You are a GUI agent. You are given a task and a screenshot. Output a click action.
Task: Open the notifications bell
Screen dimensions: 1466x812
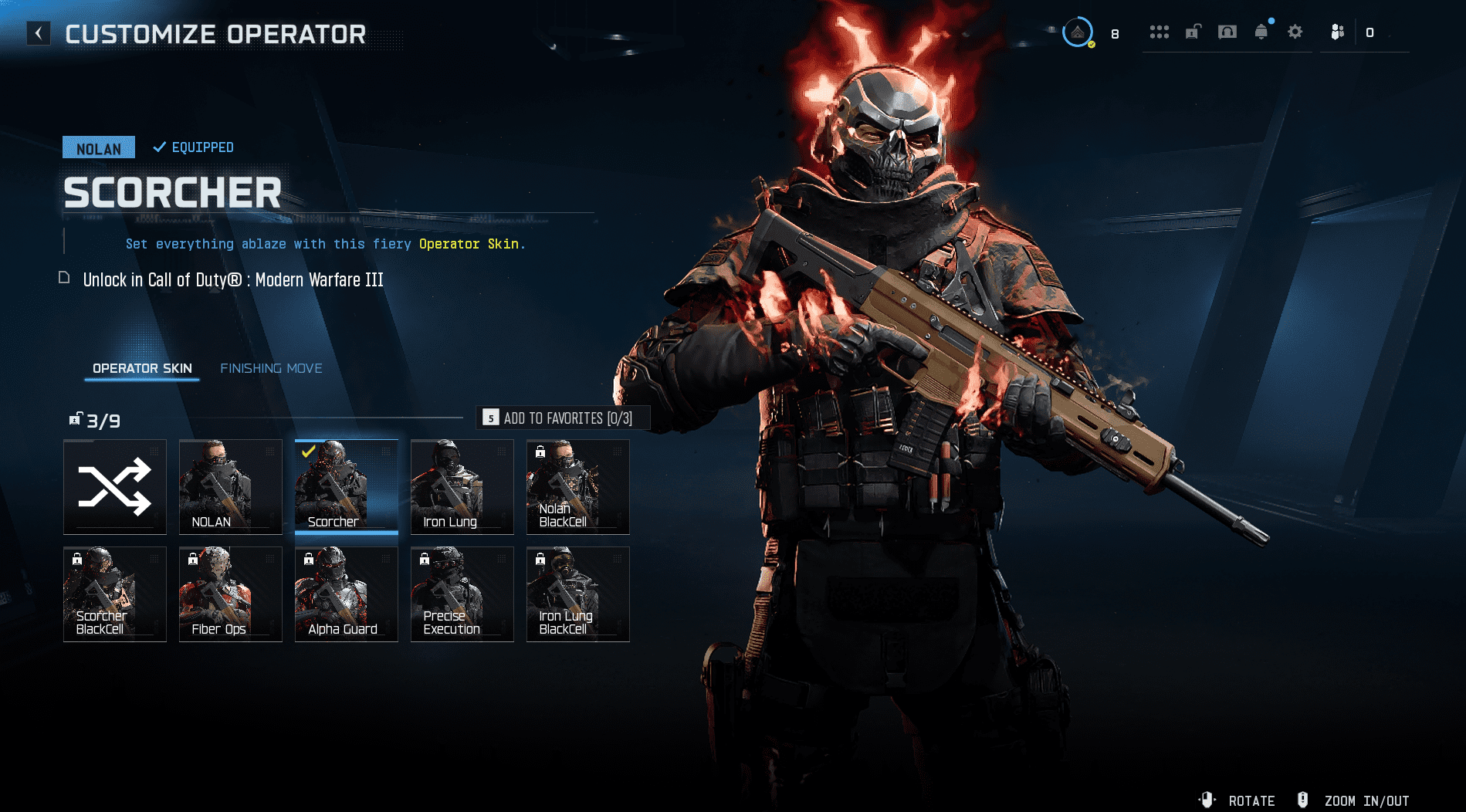(x=1261, y=32)
